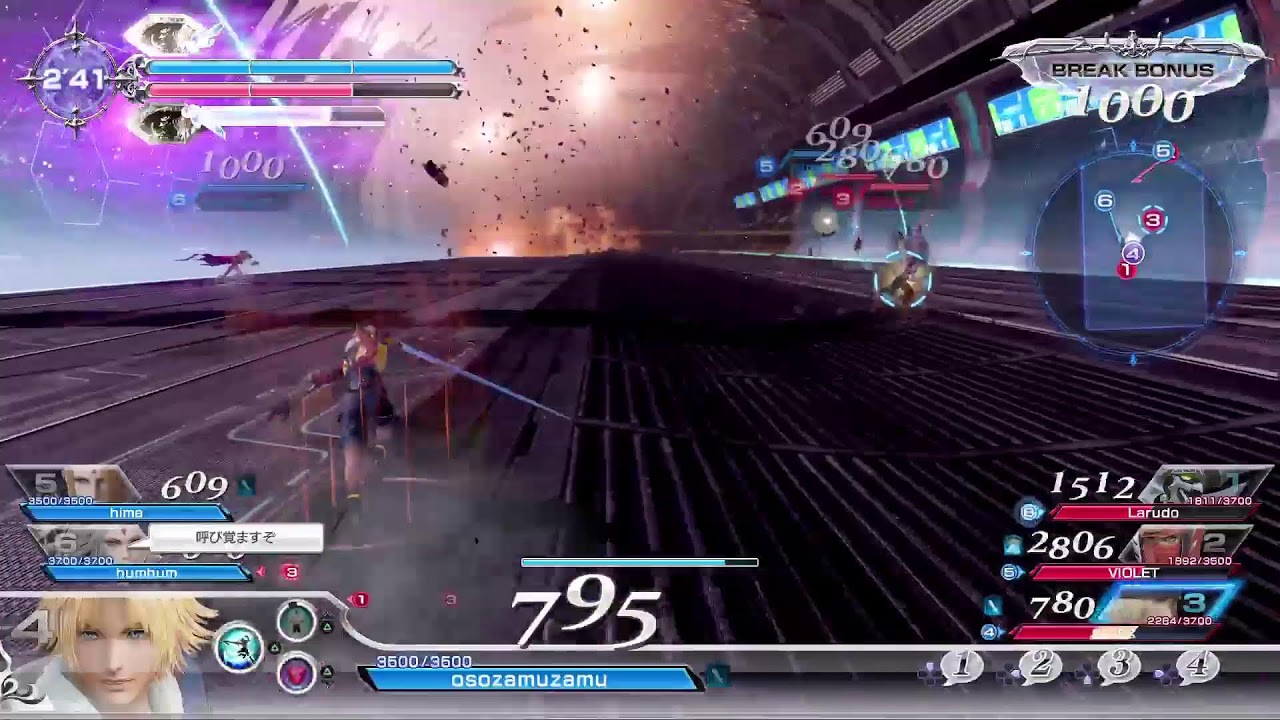Use the green figure skill icon
1280x720 pixels.
pos(296,621)
